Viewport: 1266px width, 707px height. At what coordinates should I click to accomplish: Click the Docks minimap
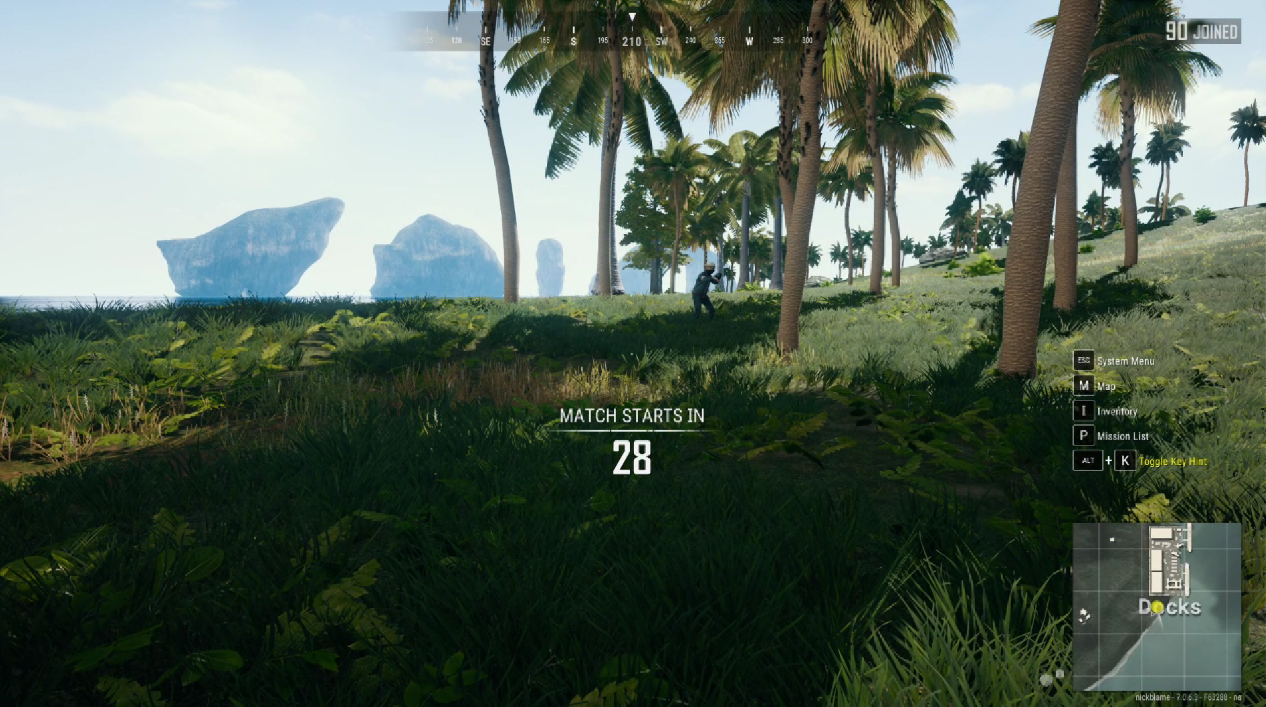[1156, 606]
